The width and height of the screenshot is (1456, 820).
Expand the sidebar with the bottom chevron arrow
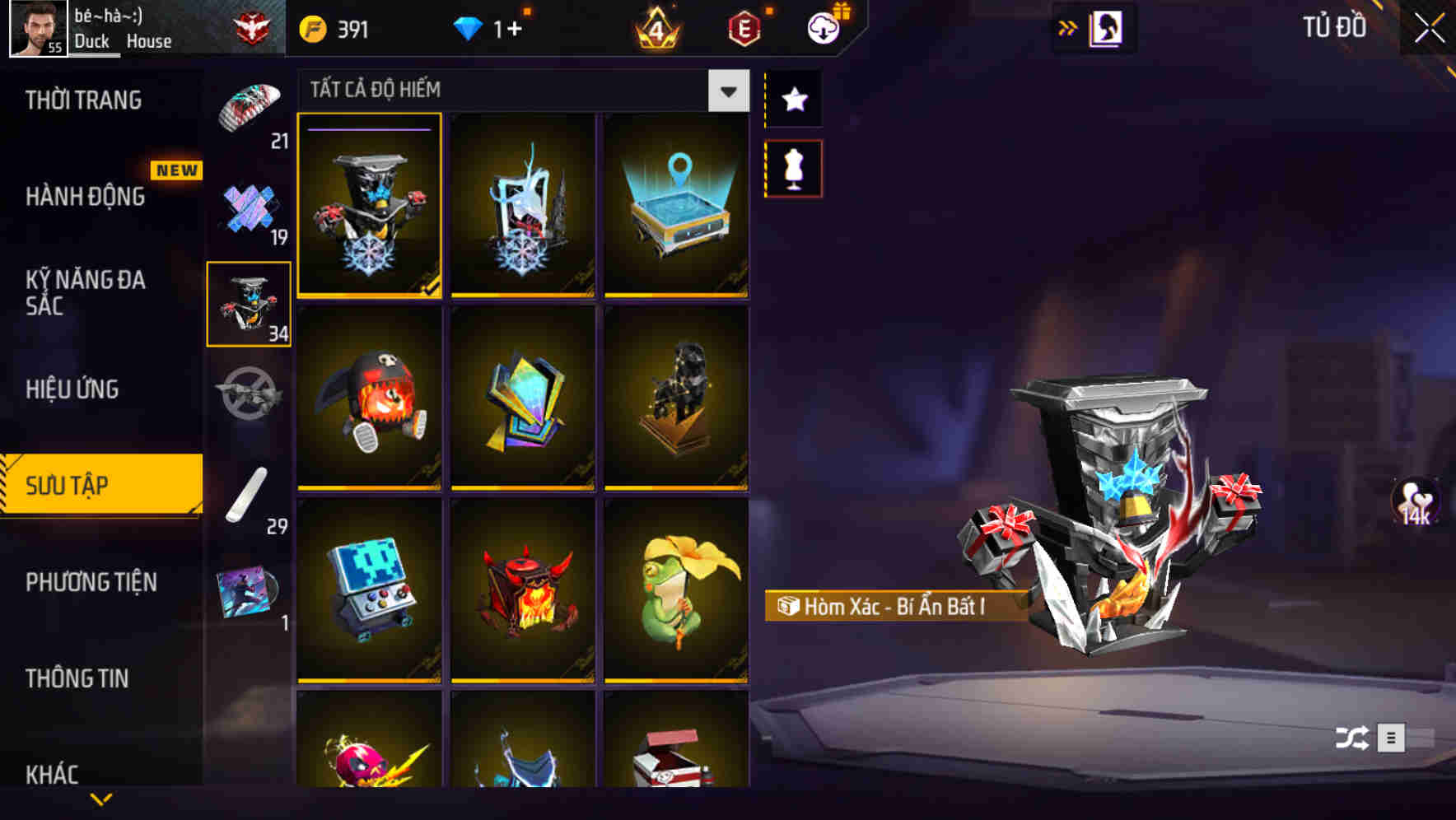point(101,797)
